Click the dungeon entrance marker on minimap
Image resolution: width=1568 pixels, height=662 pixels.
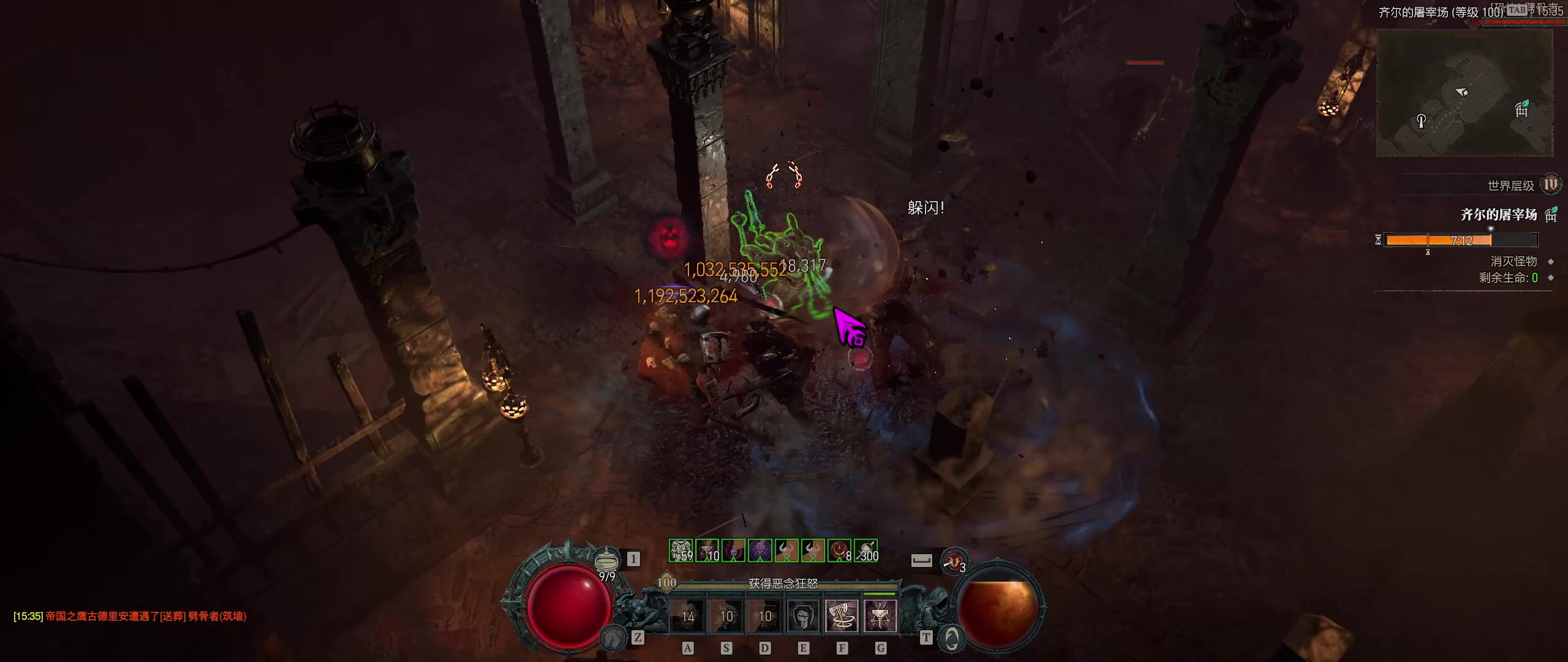(x=1521, y=109)
